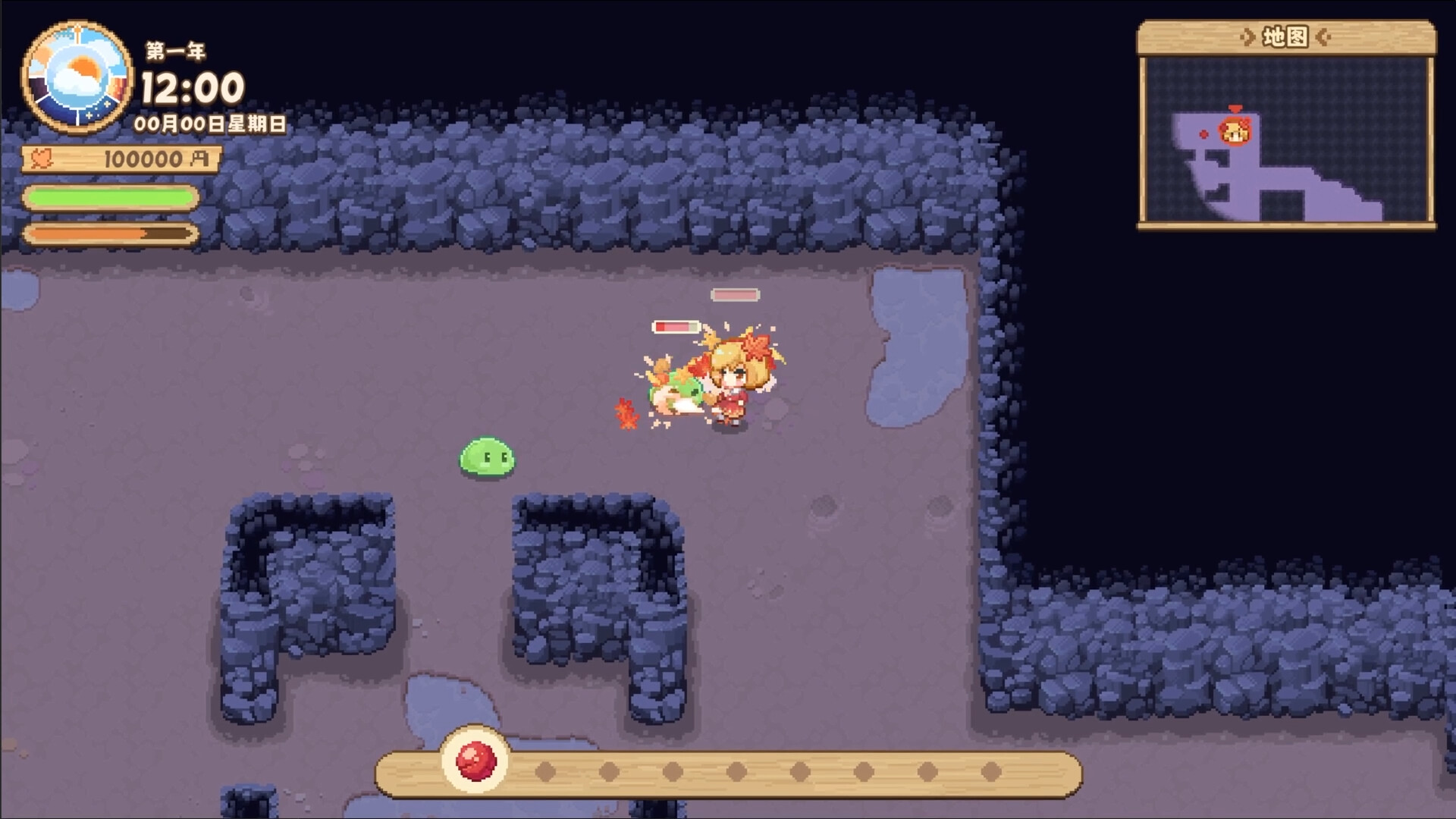
Task: Click the sun symbol inside the clock dial
Action: [x=83, y=65]
